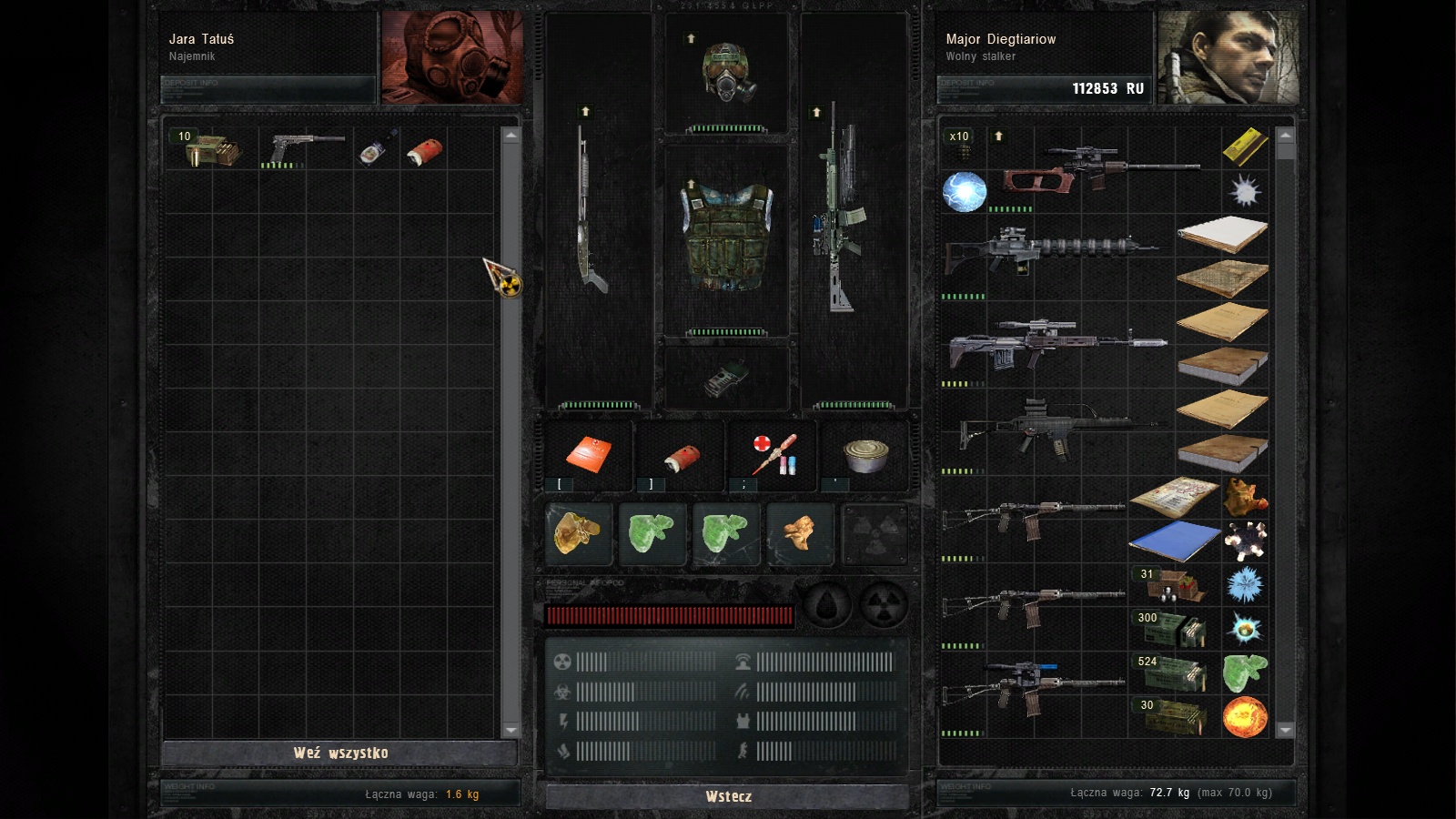
Task: Select the ammo box with 10 rounds
Action: pos(211,149)
